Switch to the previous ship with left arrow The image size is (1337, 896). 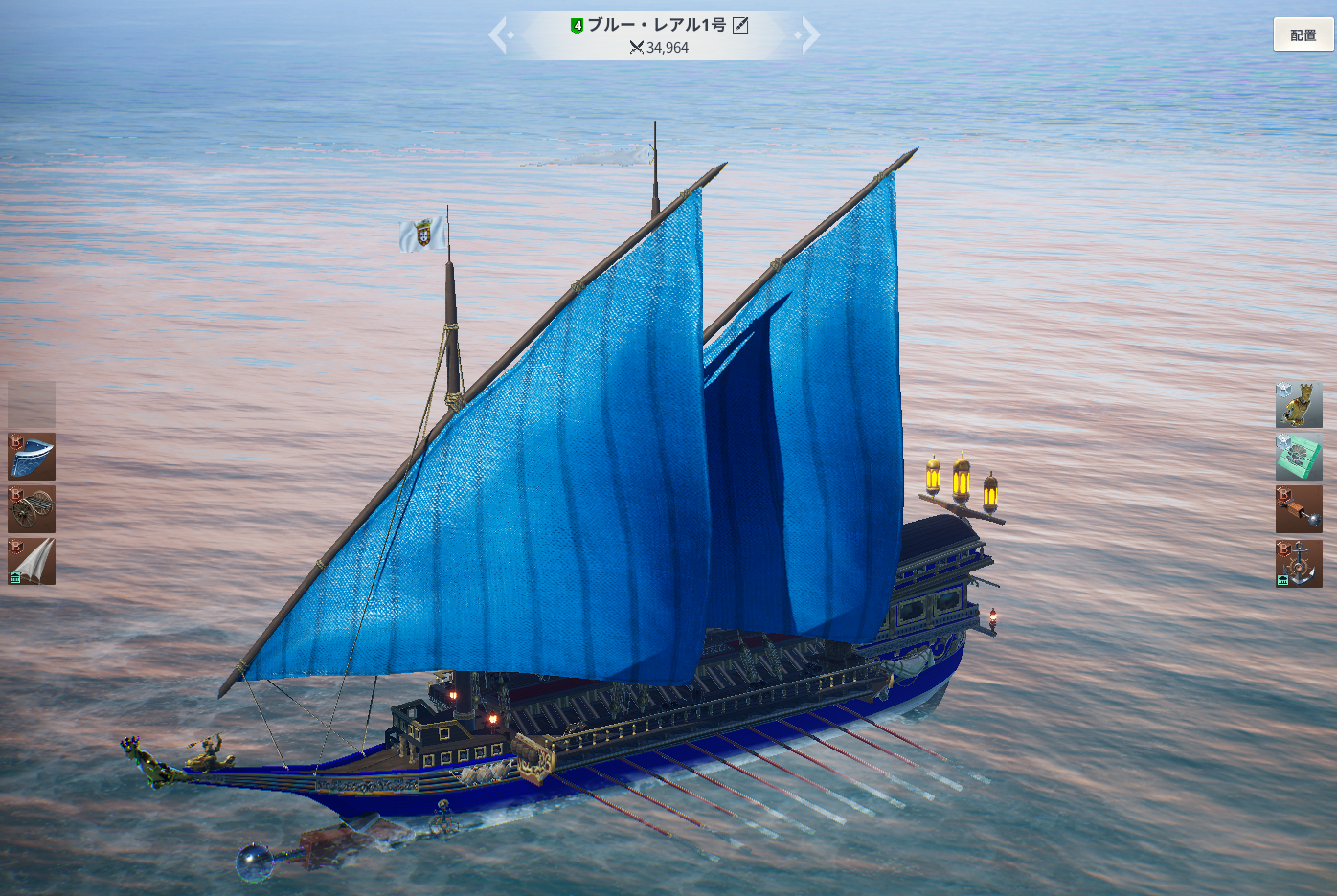(499, 35)
